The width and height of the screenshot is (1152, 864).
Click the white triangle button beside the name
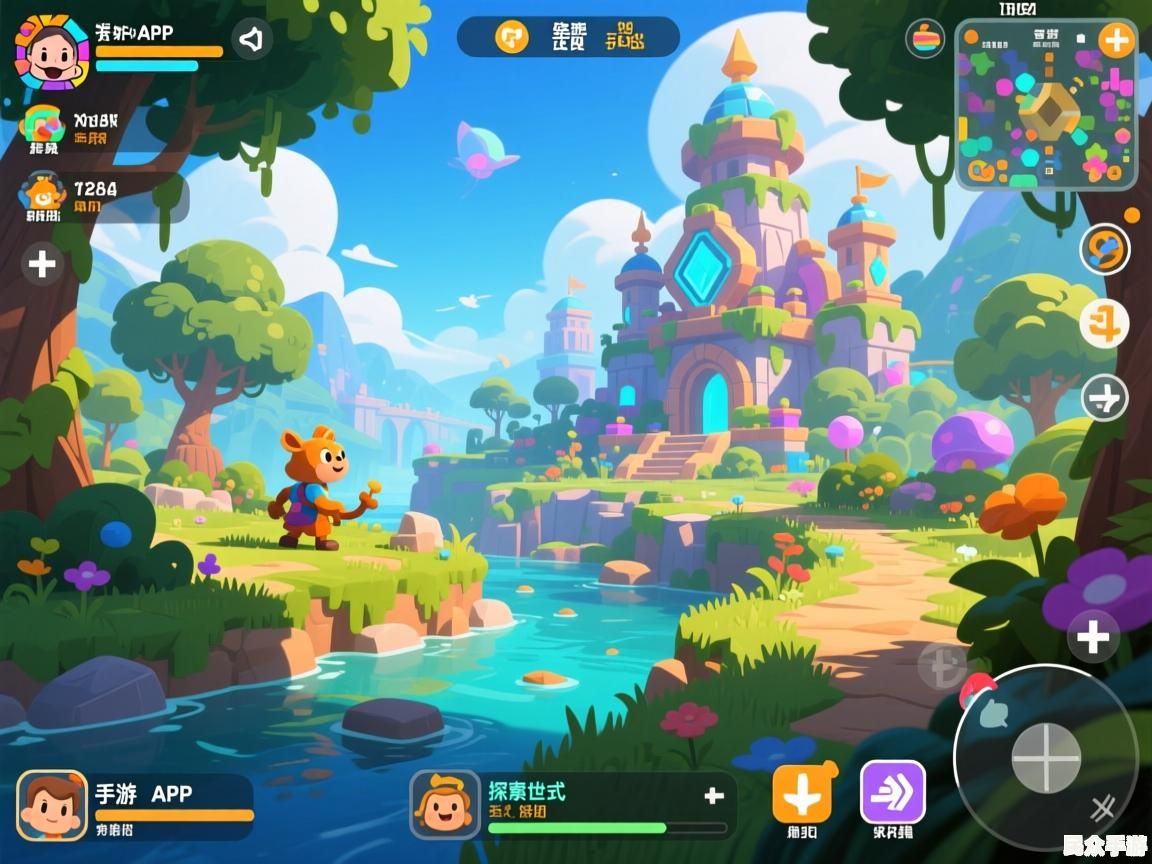[x=252, y=40]
